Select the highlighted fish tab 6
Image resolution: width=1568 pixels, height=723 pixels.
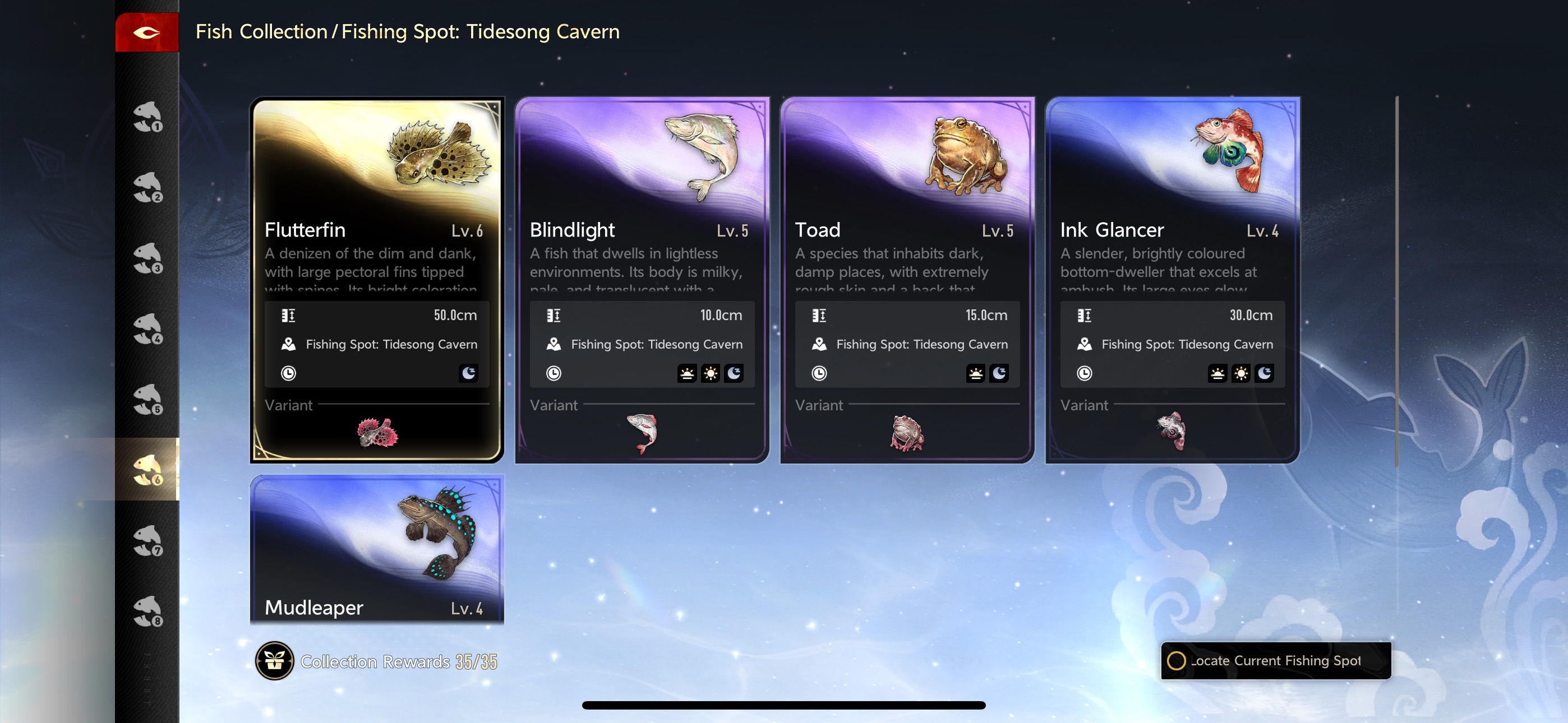[x=147, y=470]
